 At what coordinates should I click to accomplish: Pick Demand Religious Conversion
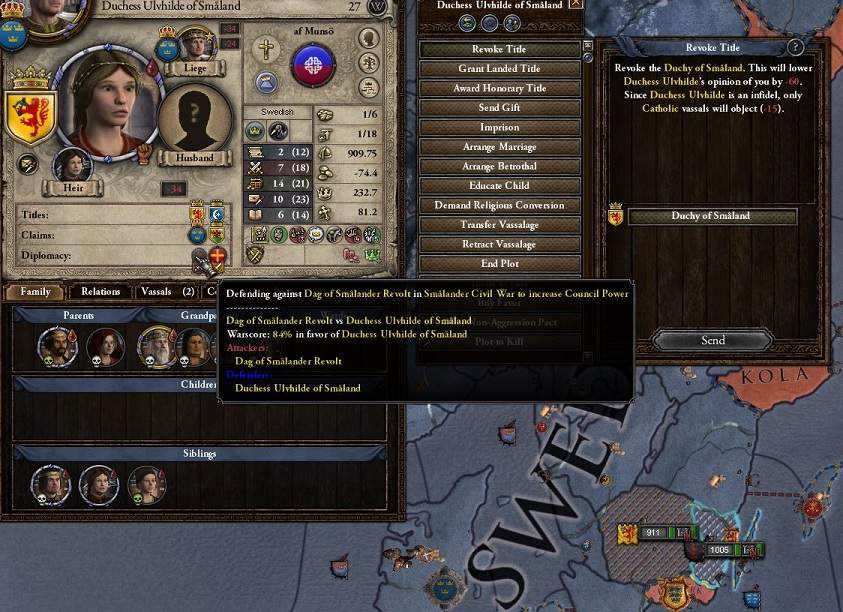pos(499,205)
